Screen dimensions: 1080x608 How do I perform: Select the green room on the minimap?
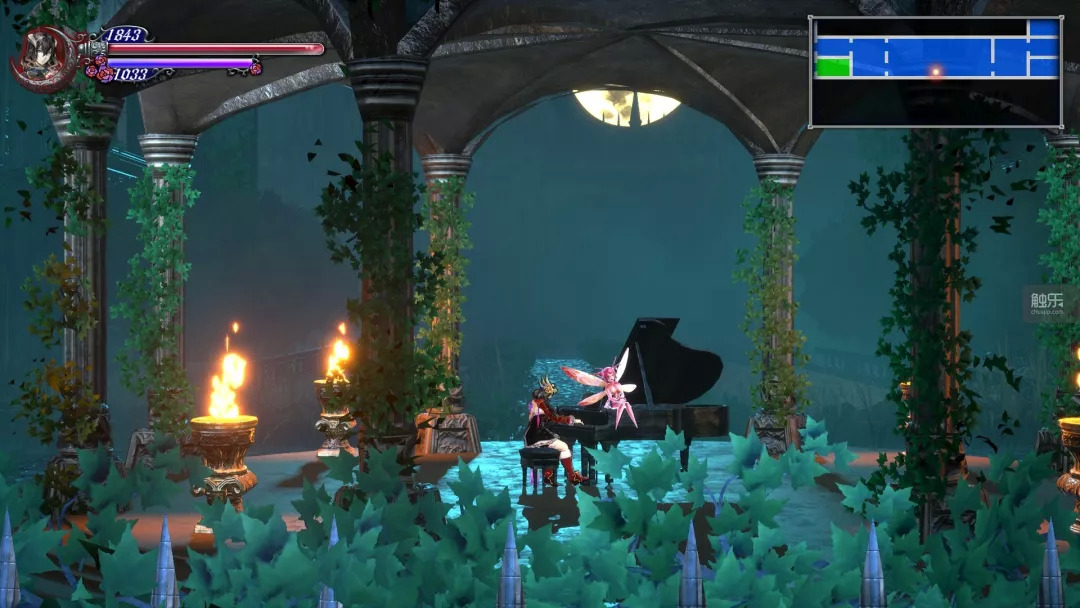[832, 67]
